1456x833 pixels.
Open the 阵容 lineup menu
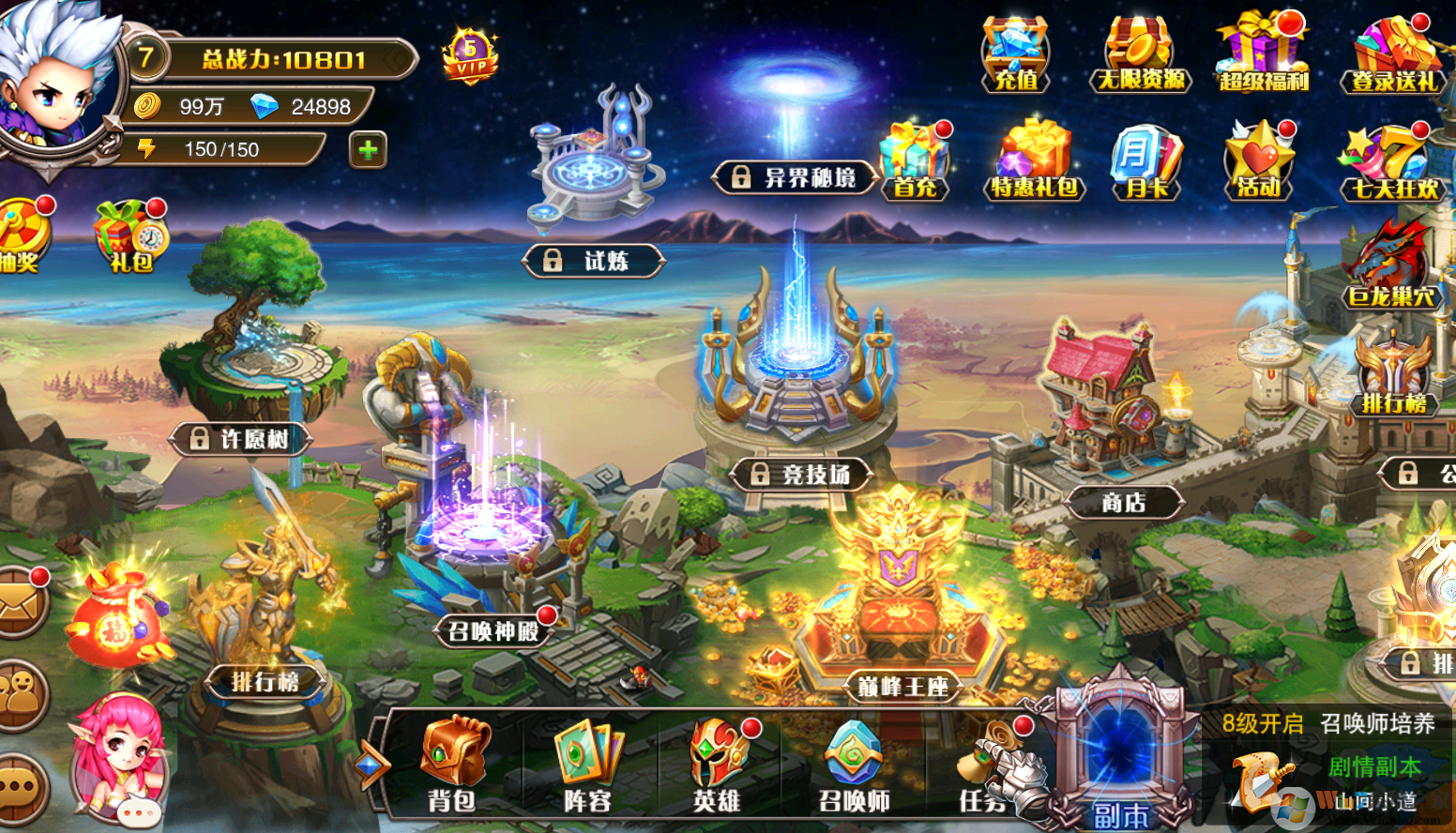588,765
